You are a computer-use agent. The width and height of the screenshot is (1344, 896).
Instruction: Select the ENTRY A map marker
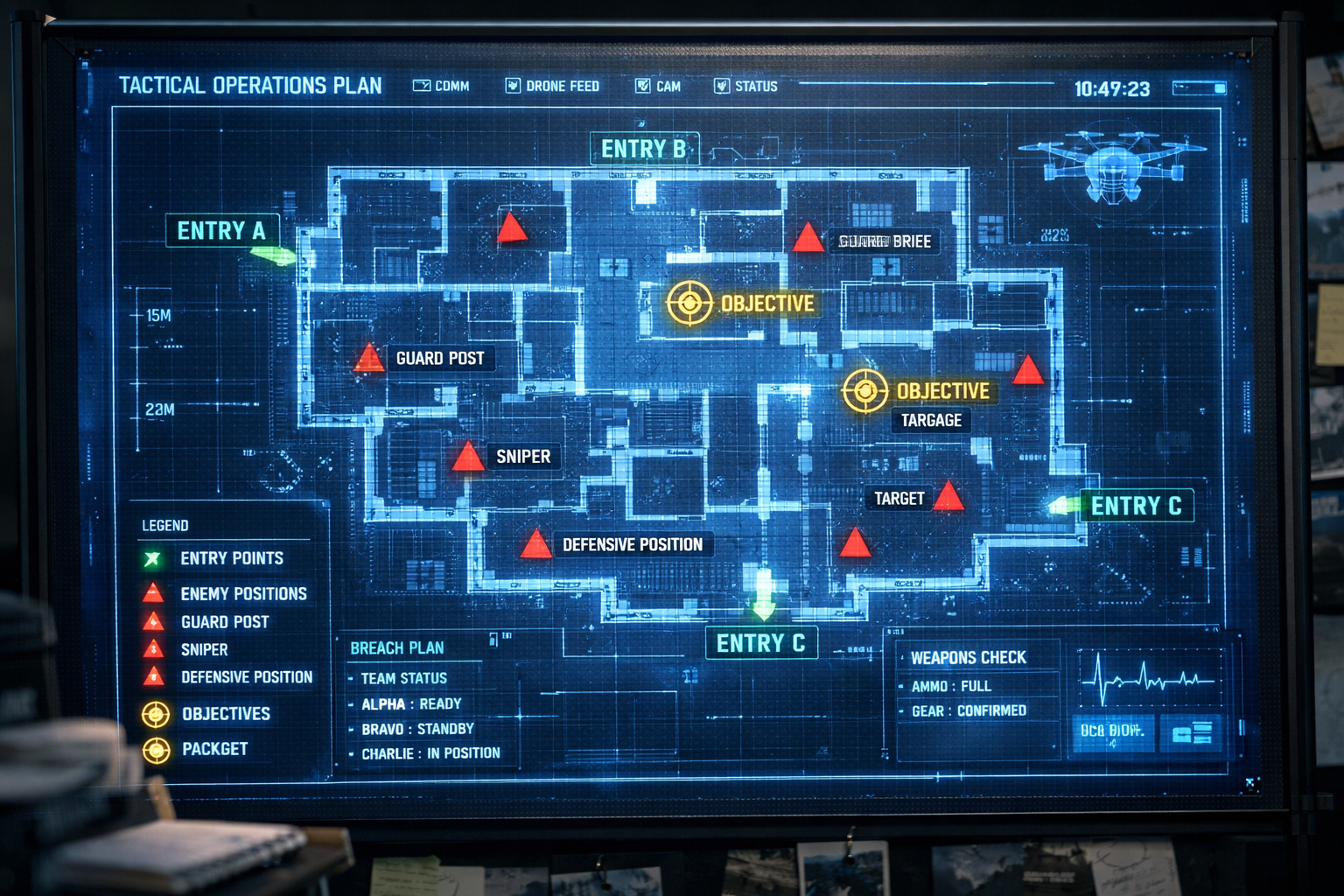(x=222, y=231)
